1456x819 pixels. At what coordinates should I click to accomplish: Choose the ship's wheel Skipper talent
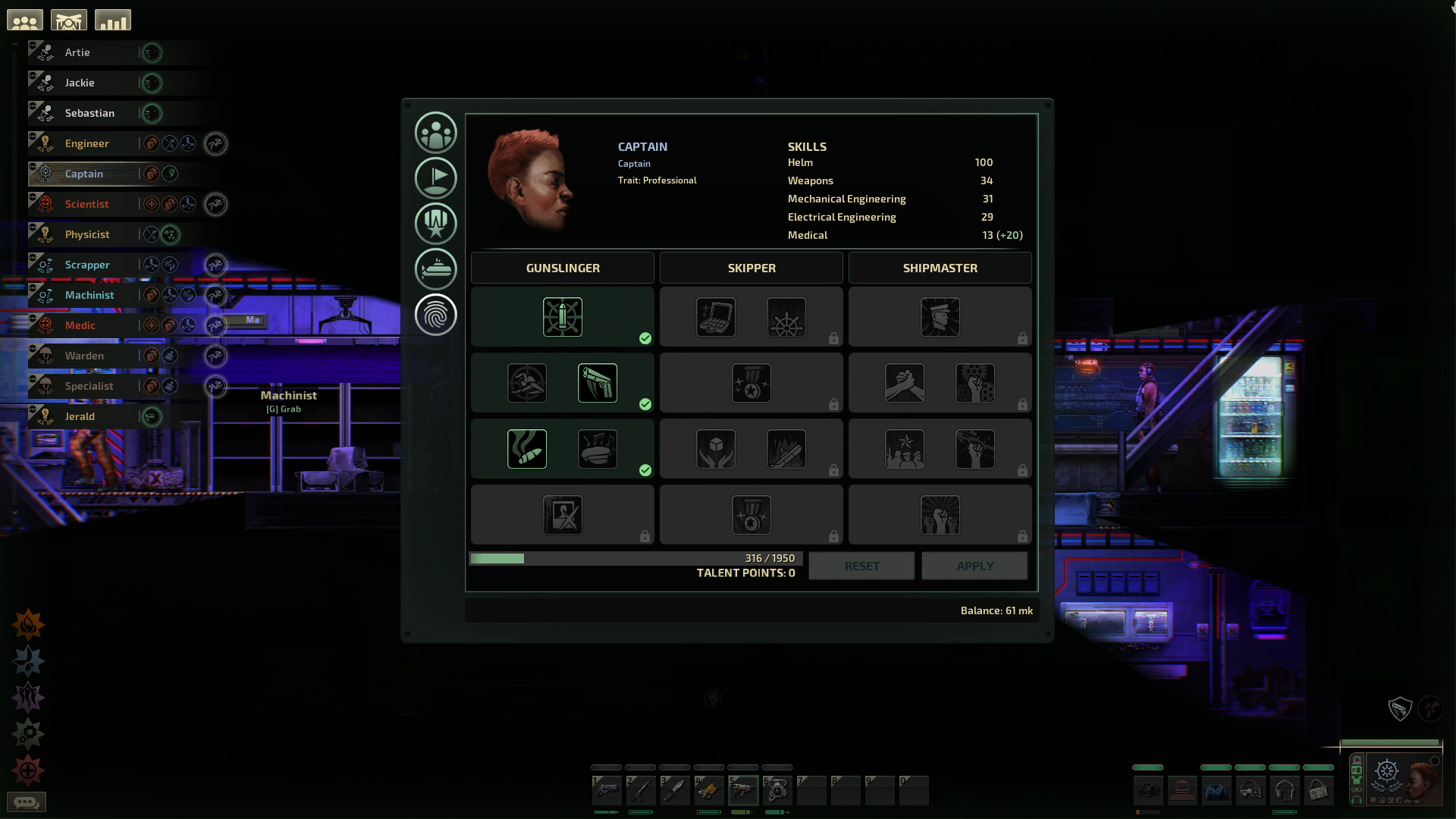click(x=786, y=317)
